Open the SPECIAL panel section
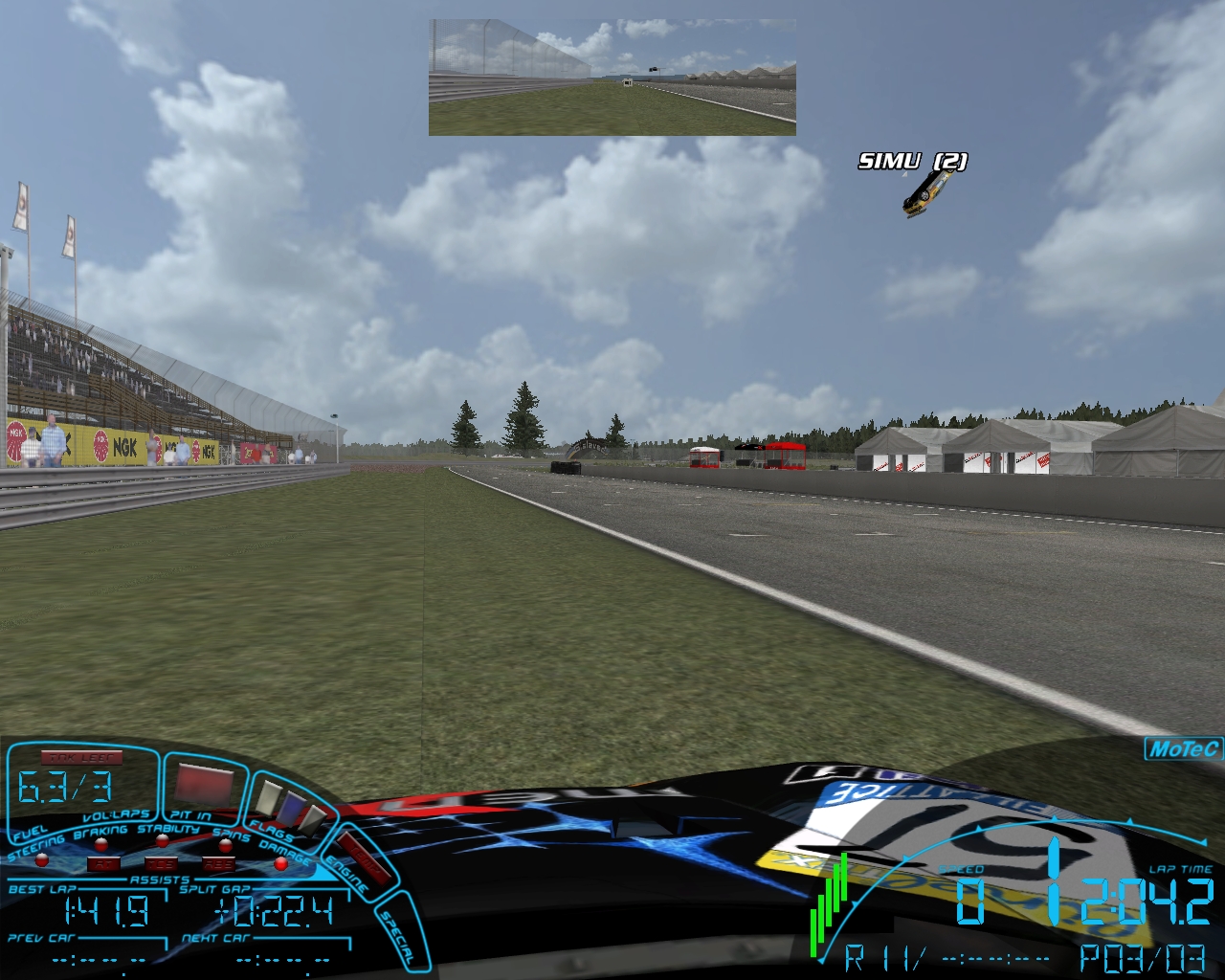The width and height of the screenshot is (1225, 980). tap(397, 933)
